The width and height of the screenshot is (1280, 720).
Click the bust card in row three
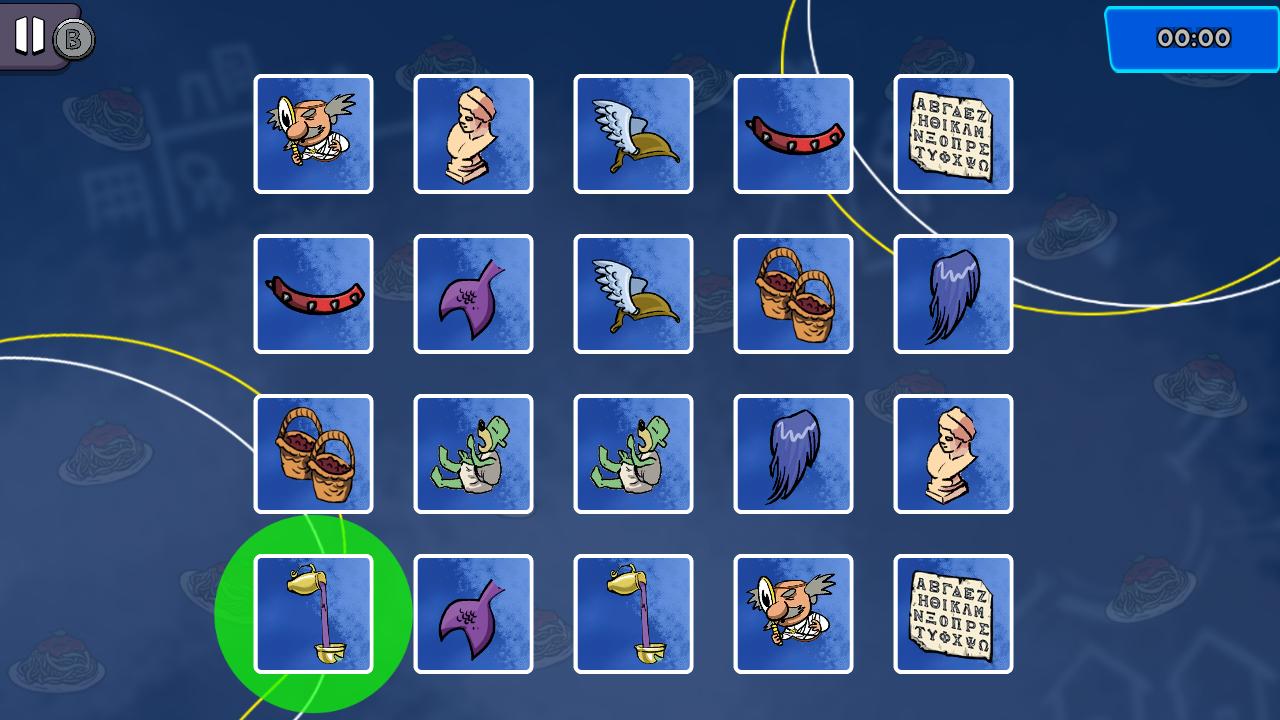tap(953, 453)
